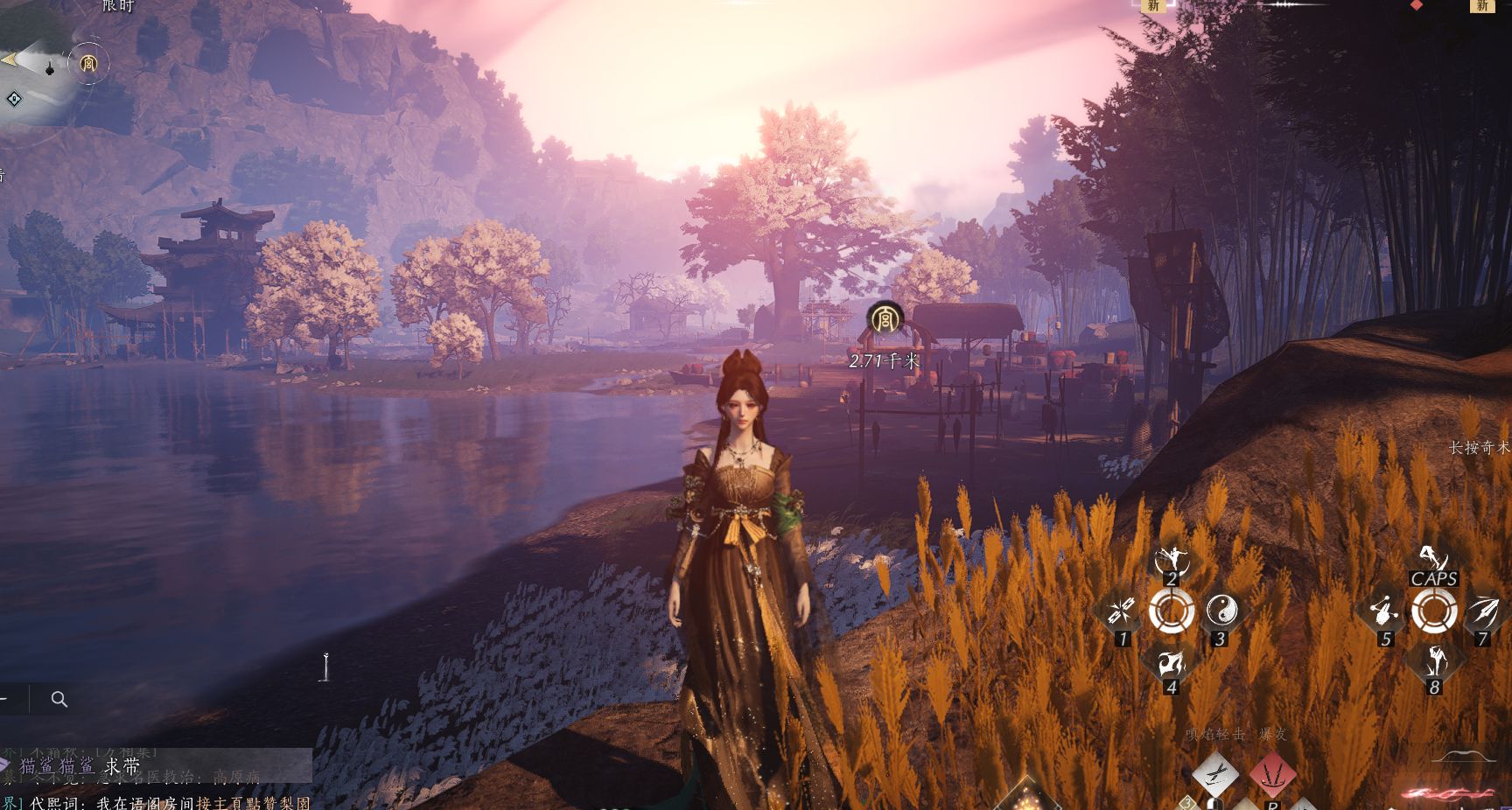Trigger the yin-yang skill in slot 3

1221,611
